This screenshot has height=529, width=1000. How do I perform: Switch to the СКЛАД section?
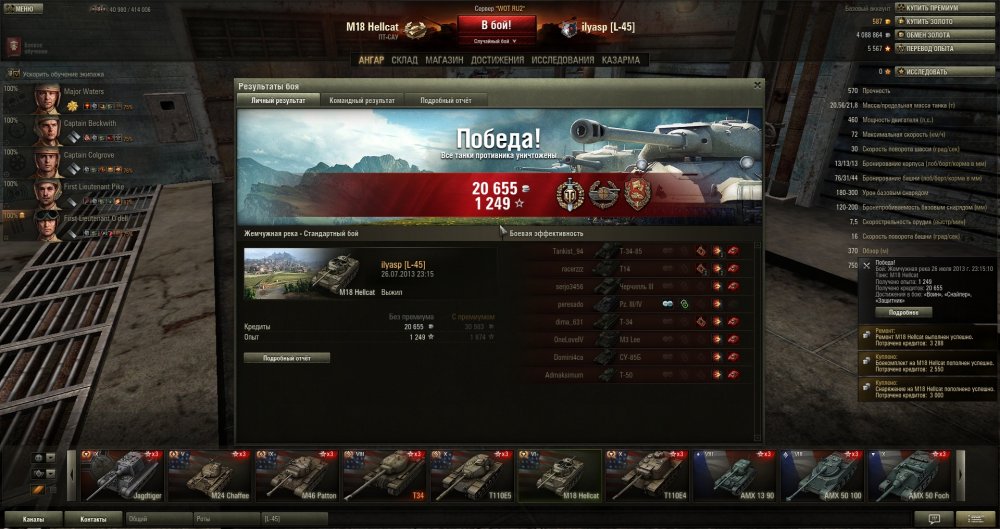(404, 60)
